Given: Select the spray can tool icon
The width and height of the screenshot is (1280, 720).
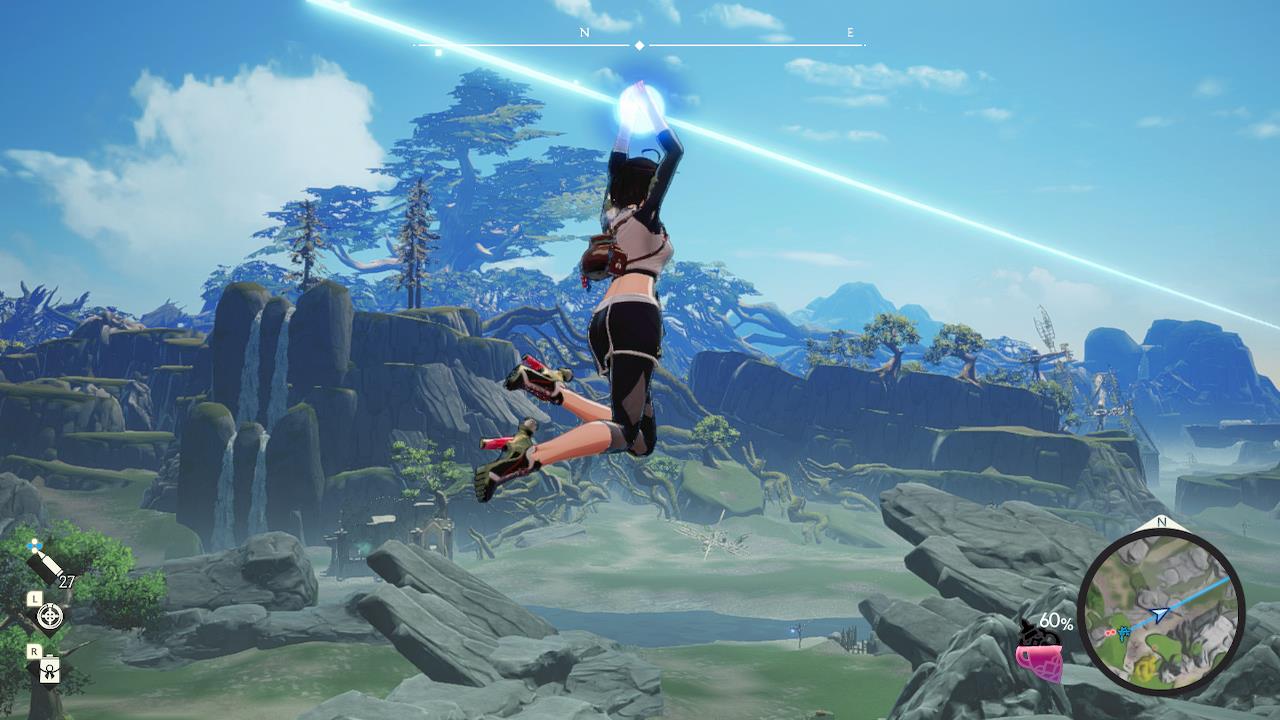Looking at the screenshot, I should click(46, 564).
